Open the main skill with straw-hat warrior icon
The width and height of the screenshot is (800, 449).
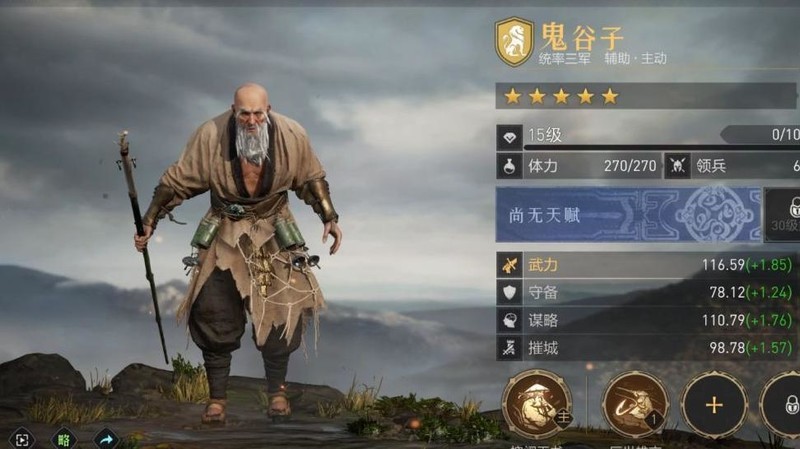click(x=537, y=405)
